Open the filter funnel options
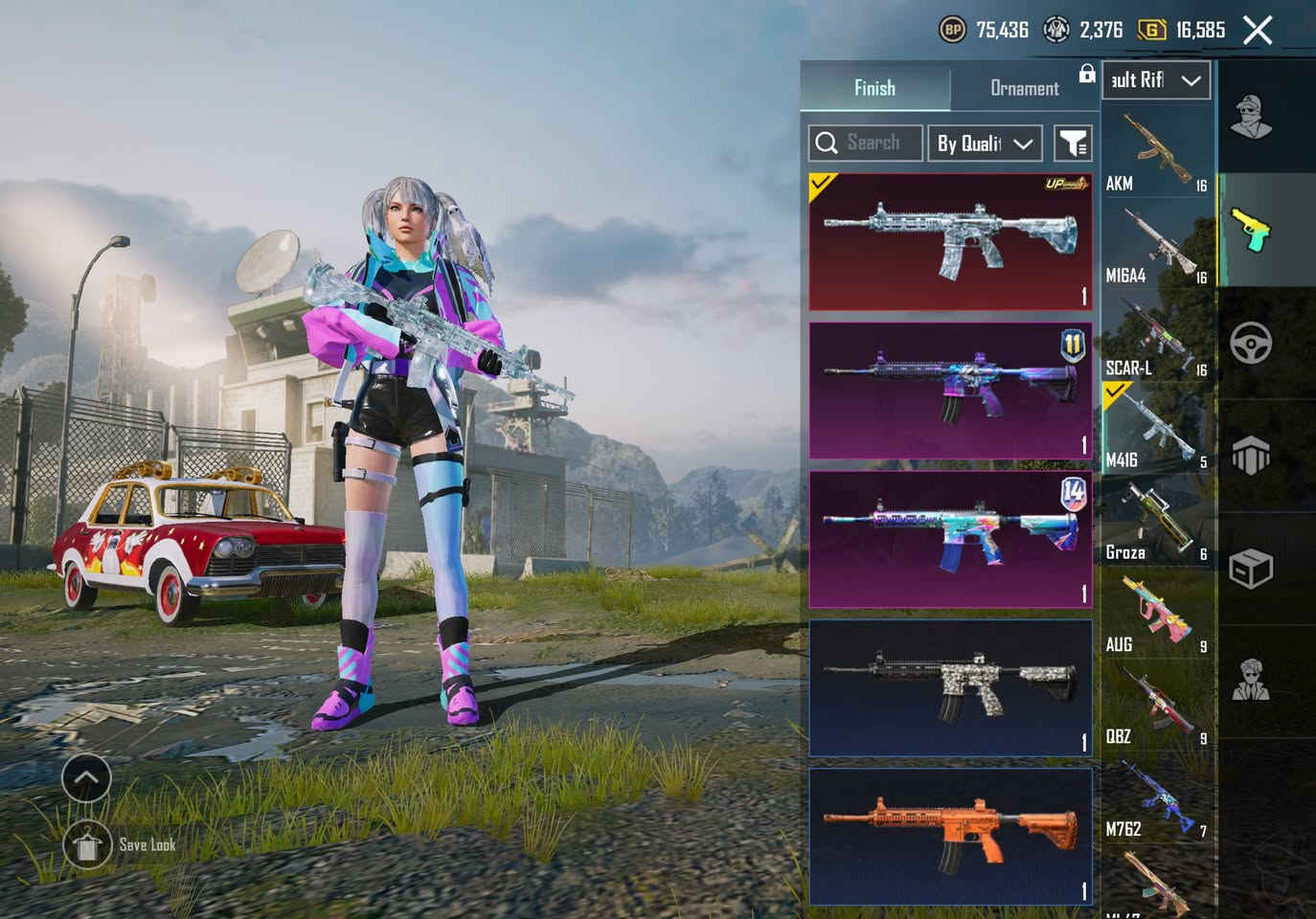This screenshot has height=919, width=1316. tap(1073, 144)
